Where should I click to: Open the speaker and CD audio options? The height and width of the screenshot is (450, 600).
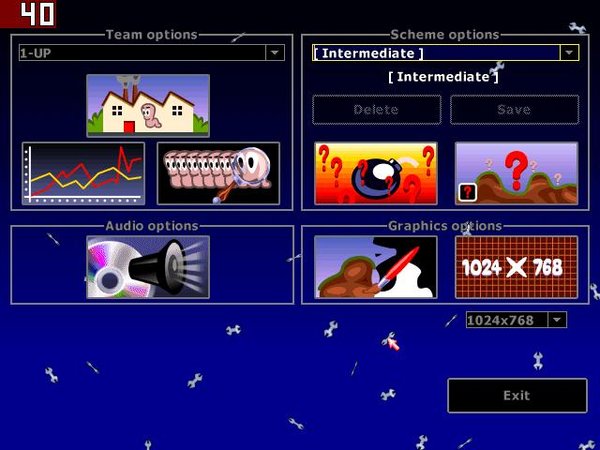148,267
